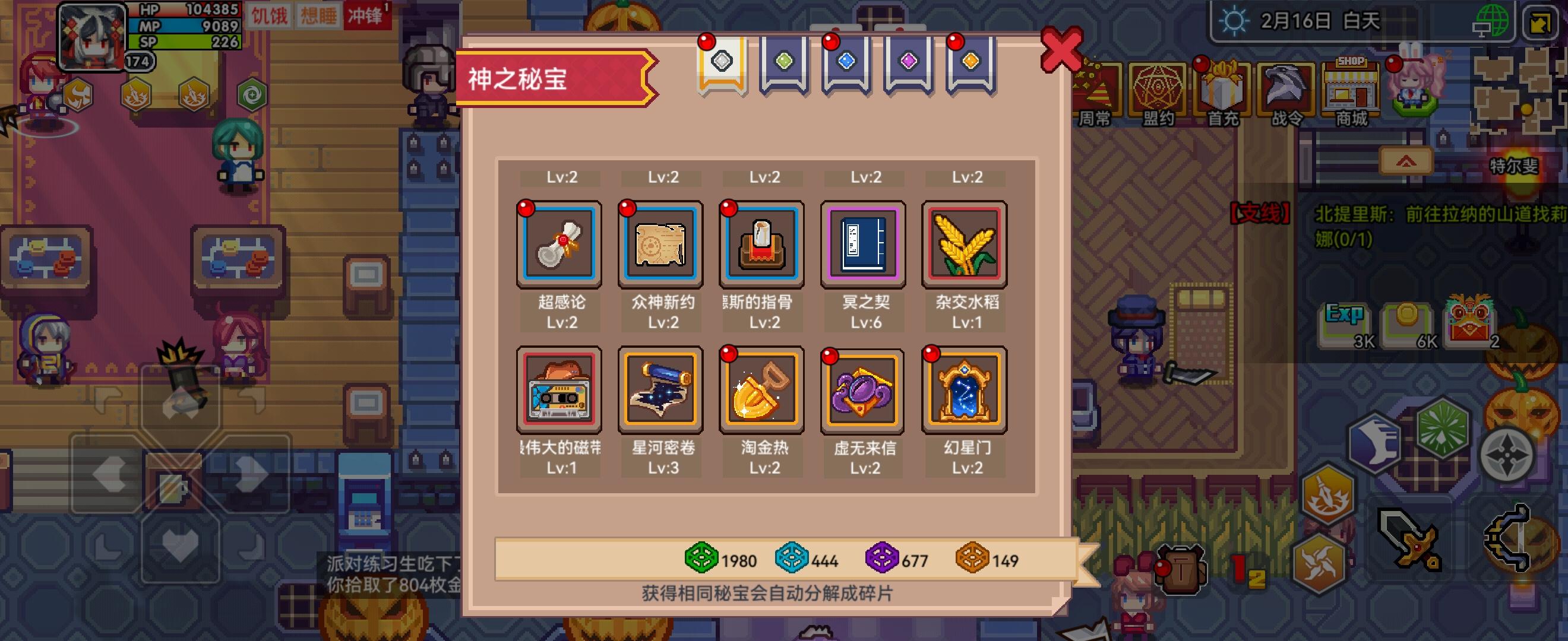Select the 冥之契 treasure item
This screenshot has width=1568, height=641.
pyautogui.click(x=862, y=245)
